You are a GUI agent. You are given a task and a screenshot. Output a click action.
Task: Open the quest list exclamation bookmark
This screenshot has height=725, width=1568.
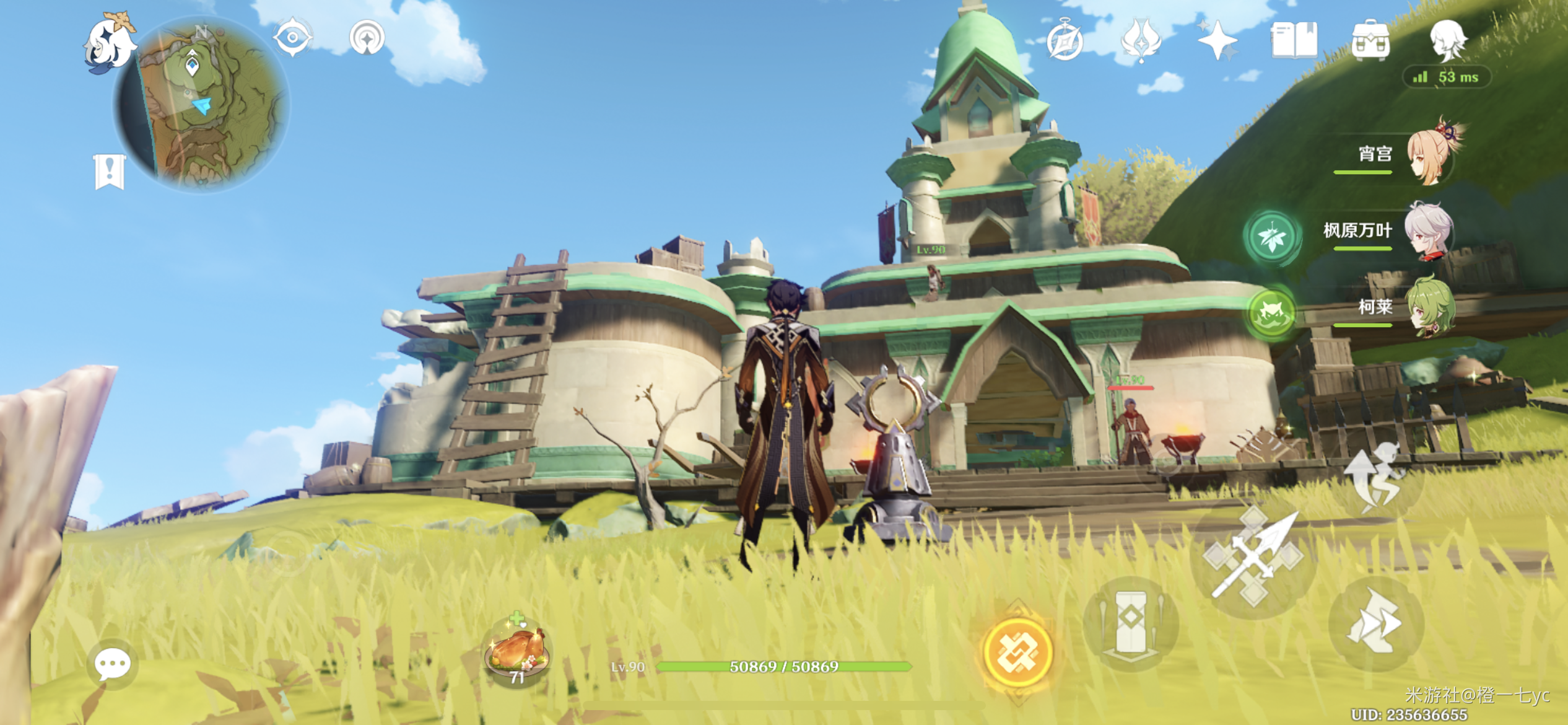point(110,170)
